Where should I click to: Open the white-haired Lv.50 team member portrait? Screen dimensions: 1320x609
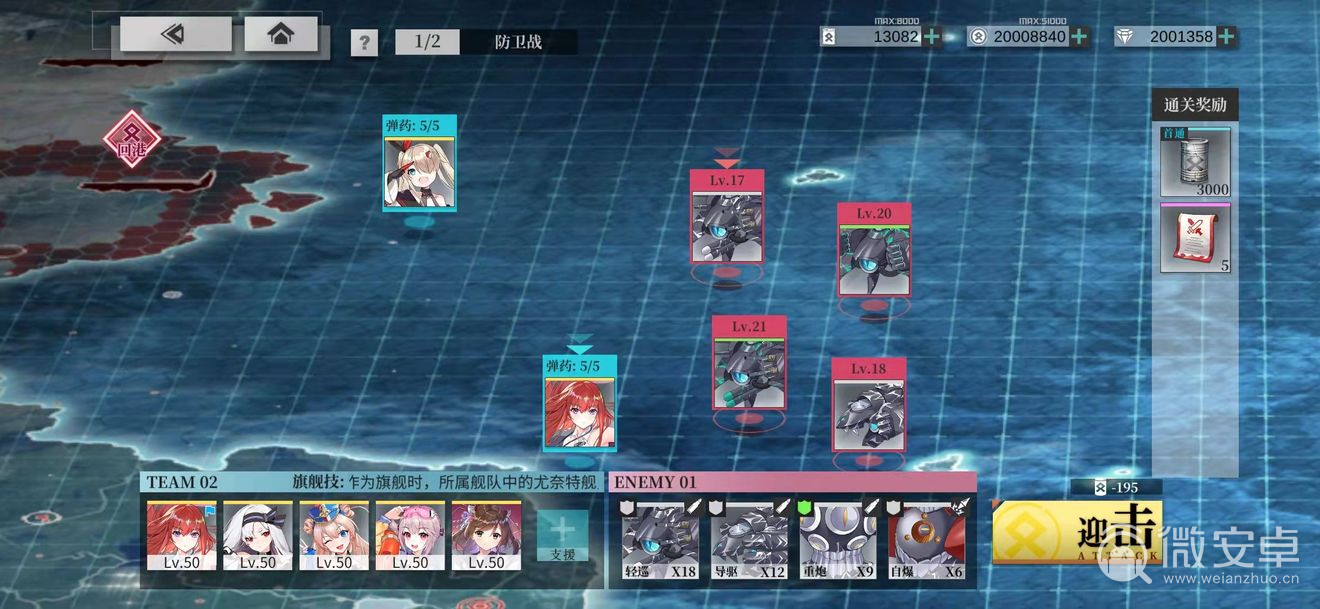click(x=258, y=535)
